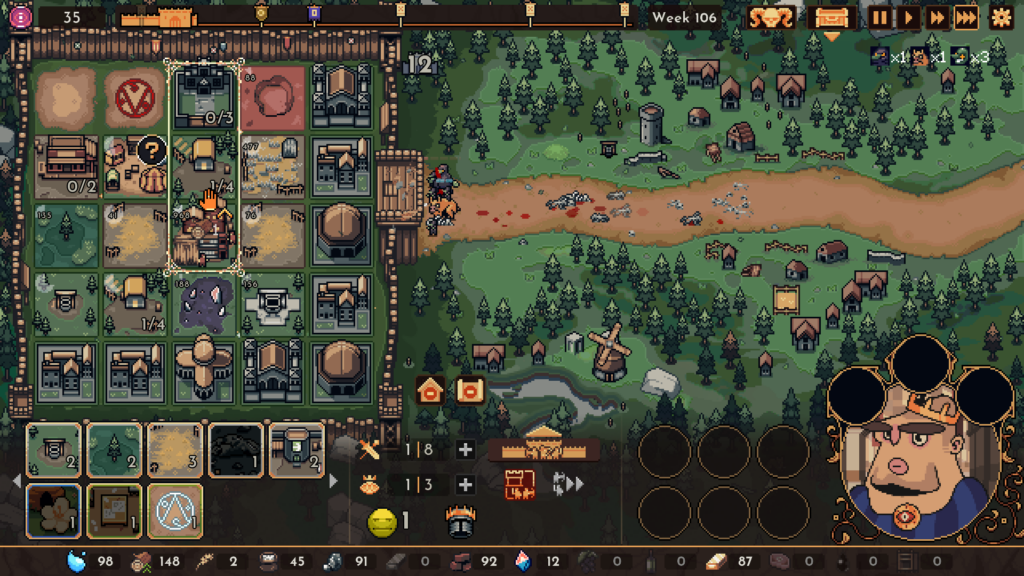Image resolution: width=1024 pixels, height=576 pixels.
Task: Show next cards with the right arrow
Action: [334, 481]
